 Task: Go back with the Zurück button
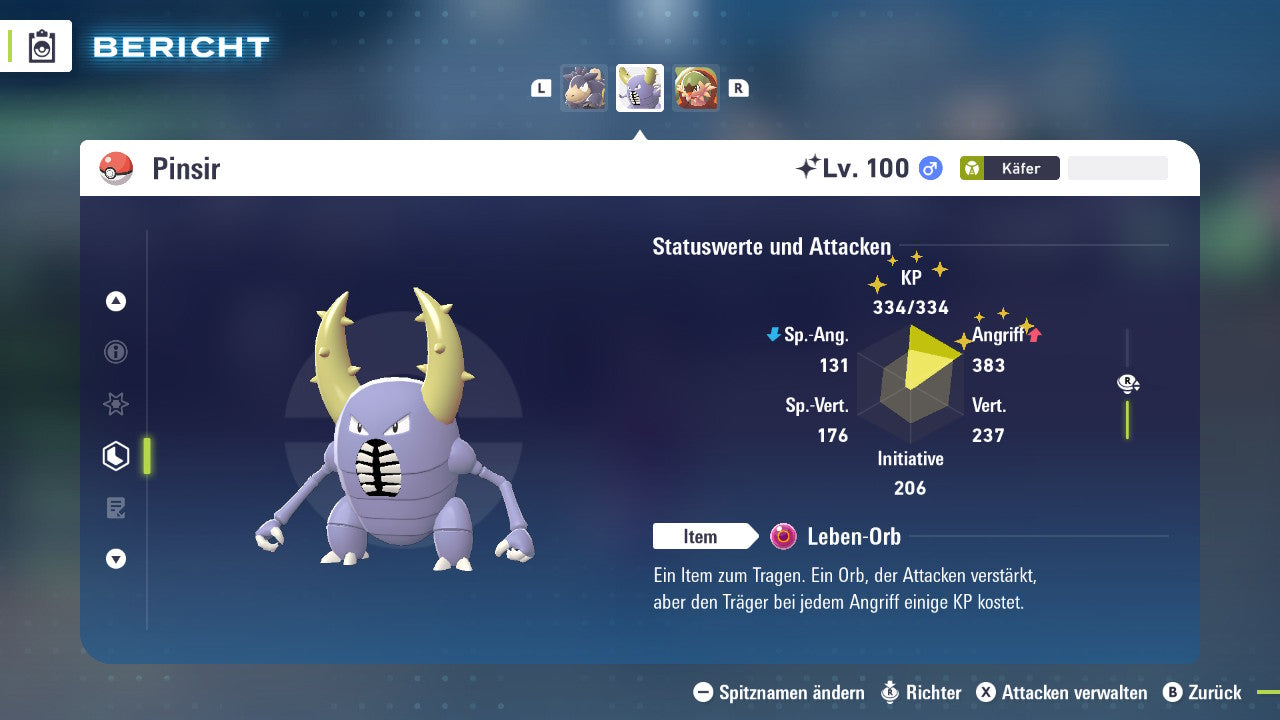point(1203,692)
